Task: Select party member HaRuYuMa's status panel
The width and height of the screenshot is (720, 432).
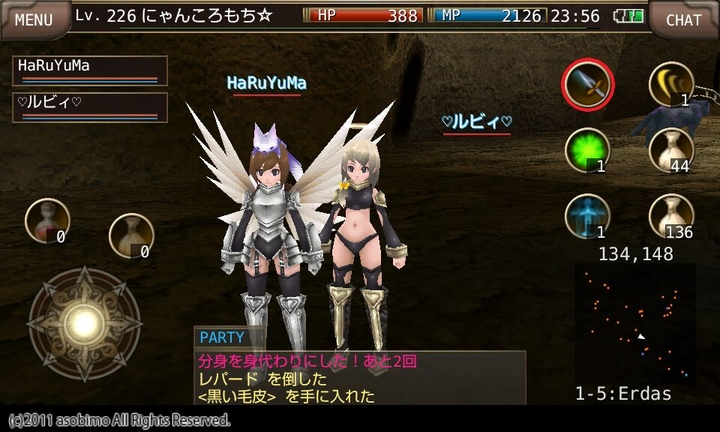Action: coord(89,70)
